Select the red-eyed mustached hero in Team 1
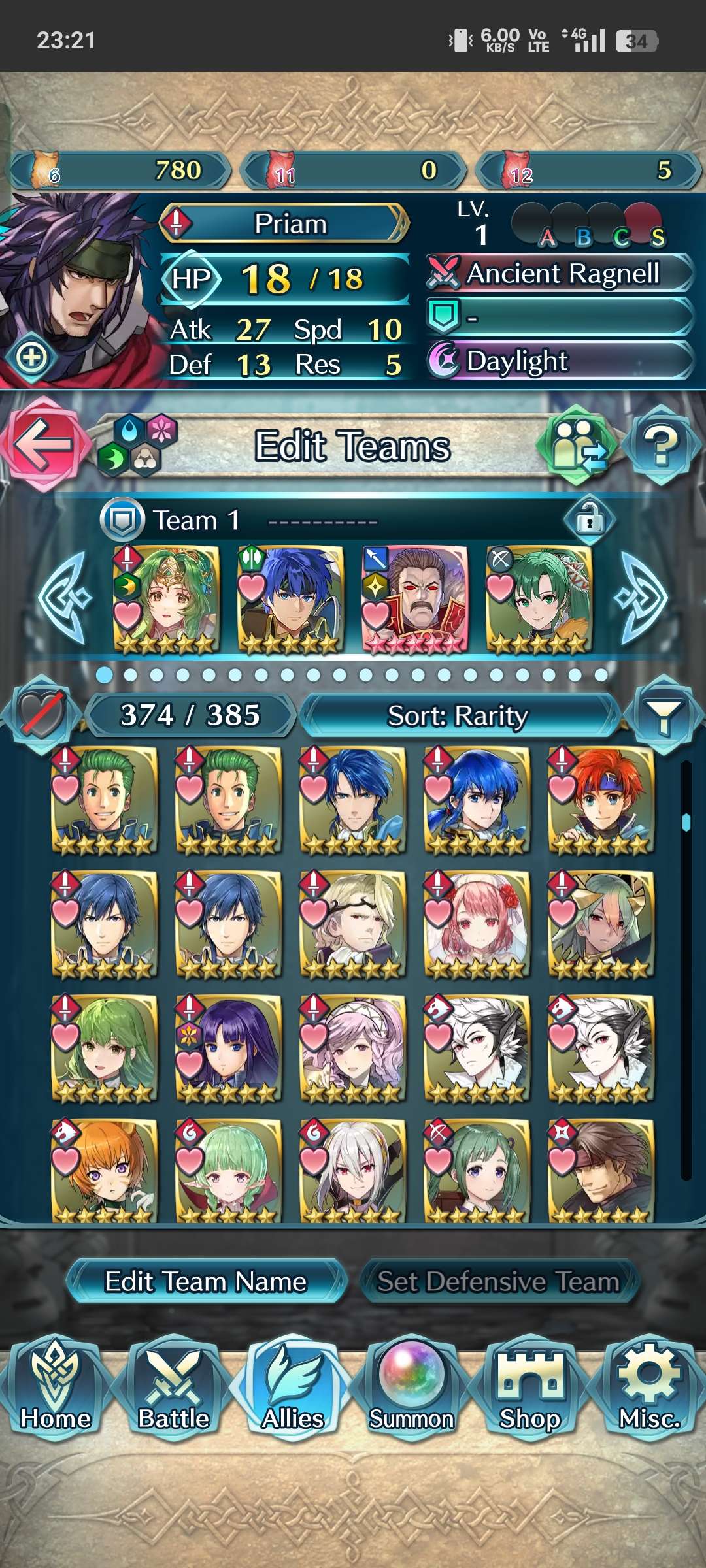This screenshot has width=706, height=1568. click(x=415, y=599)
